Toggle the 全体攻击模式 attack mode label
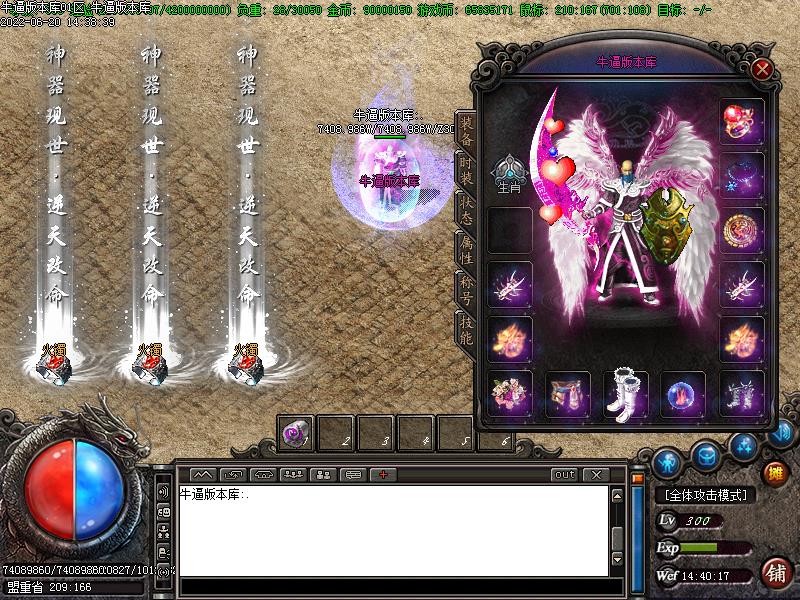Screen dimensions: 800x600 coord(706,495)
